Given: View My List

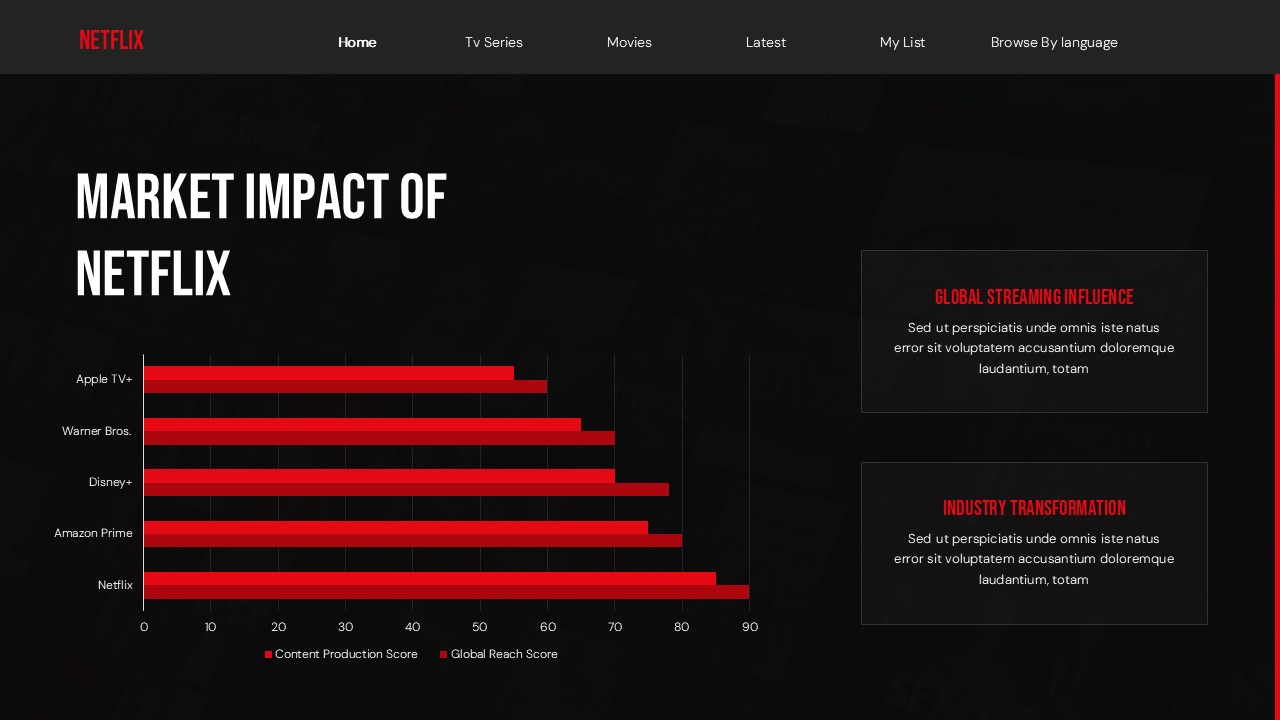Looking at the screenshot, I should tap(902, 42).
